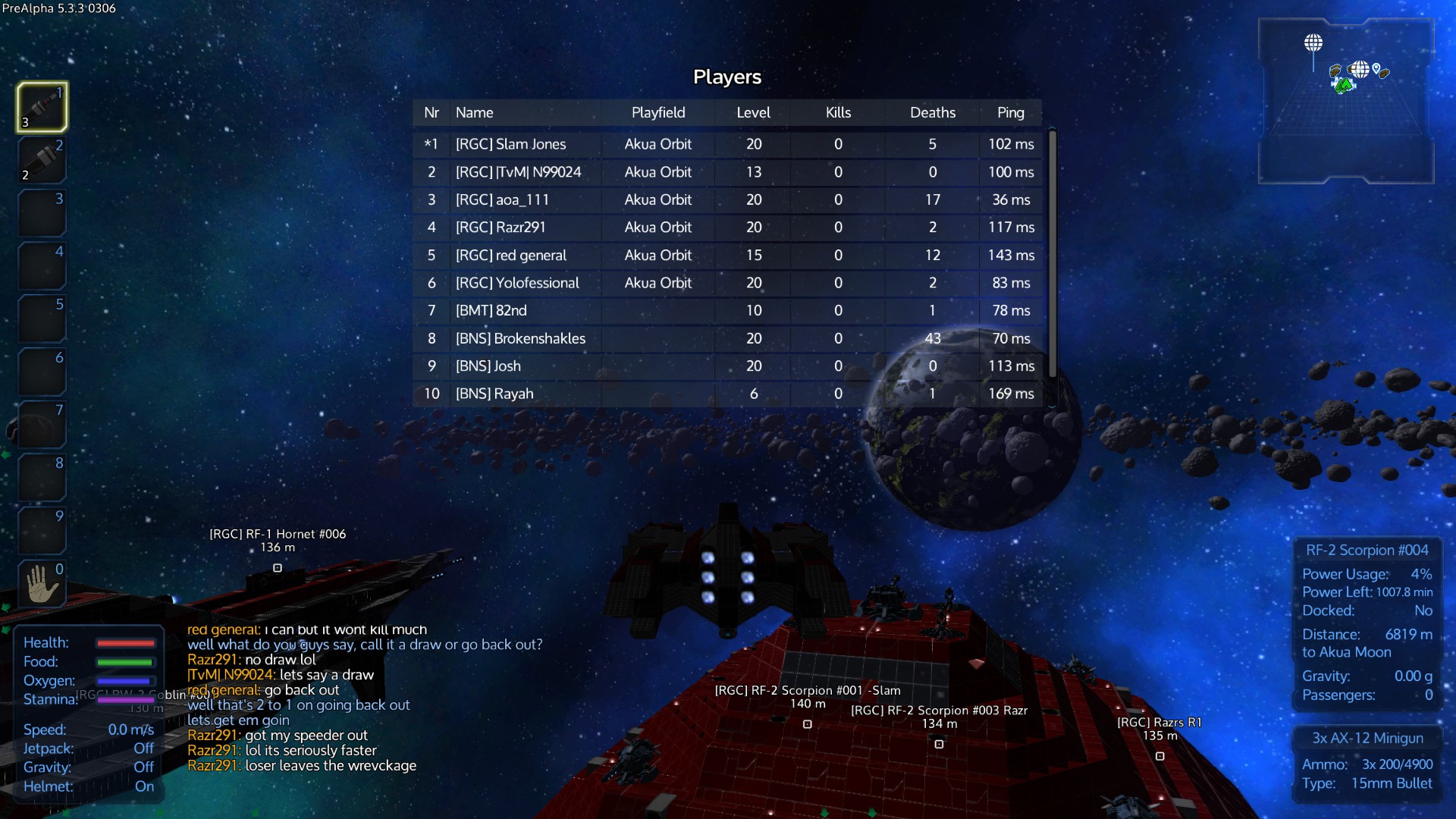Sort player list by Deaths header
Screen dimensions: 1456x819
[932, 113]
